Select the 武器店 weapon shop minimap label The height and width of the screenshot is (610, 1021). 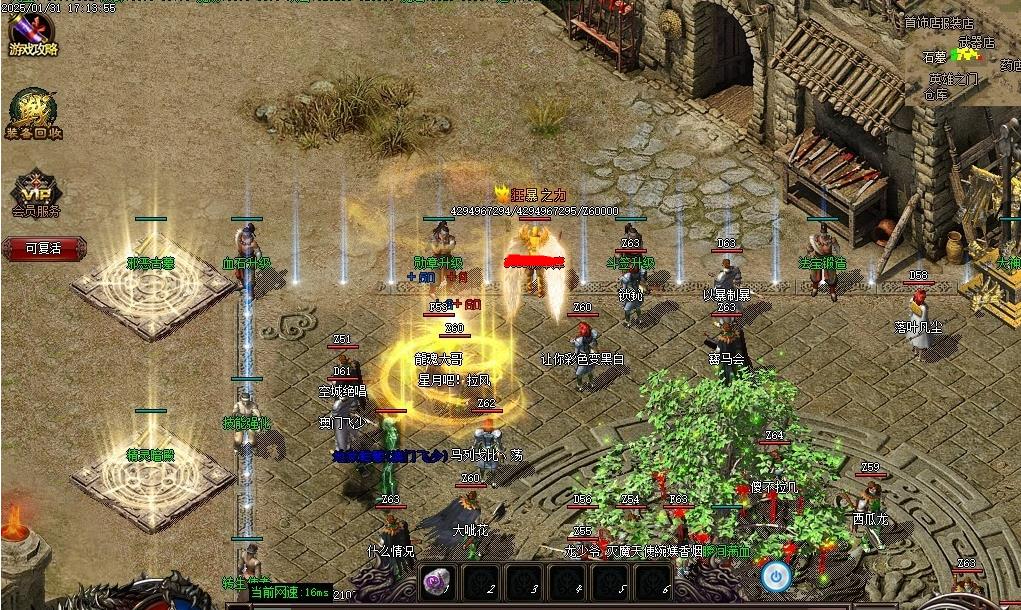[x=977, y=43]
